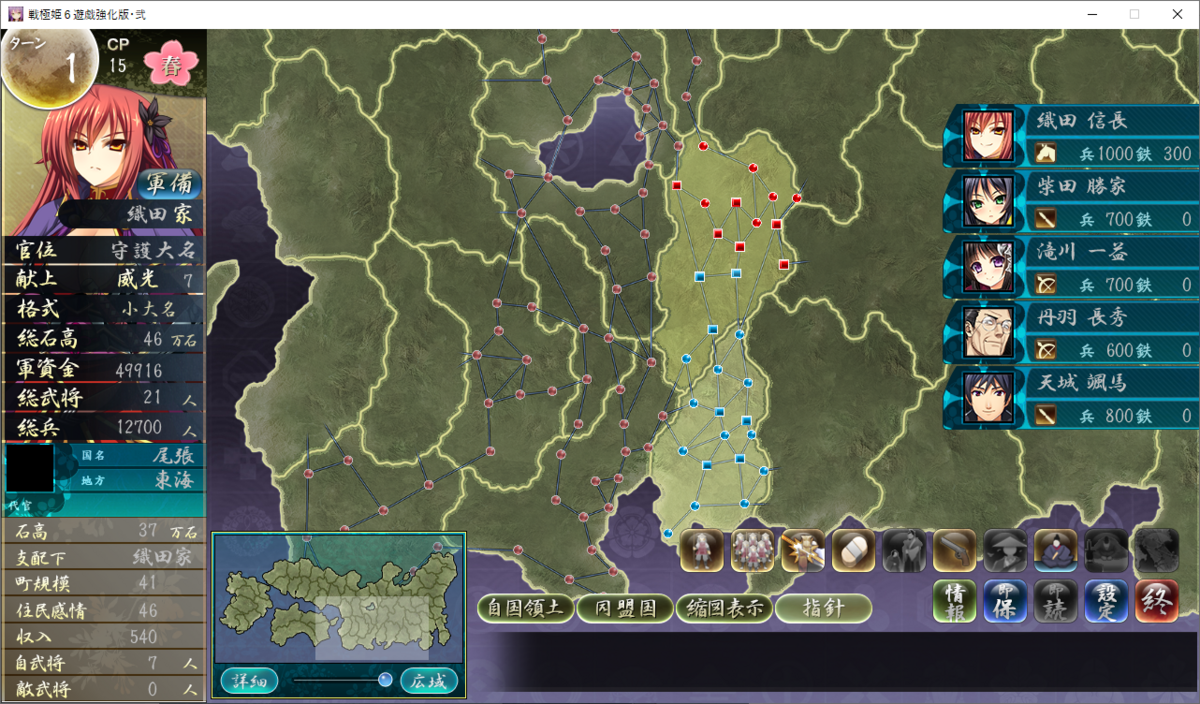Close the game window
The image size is (1200, 704).
1177,14
